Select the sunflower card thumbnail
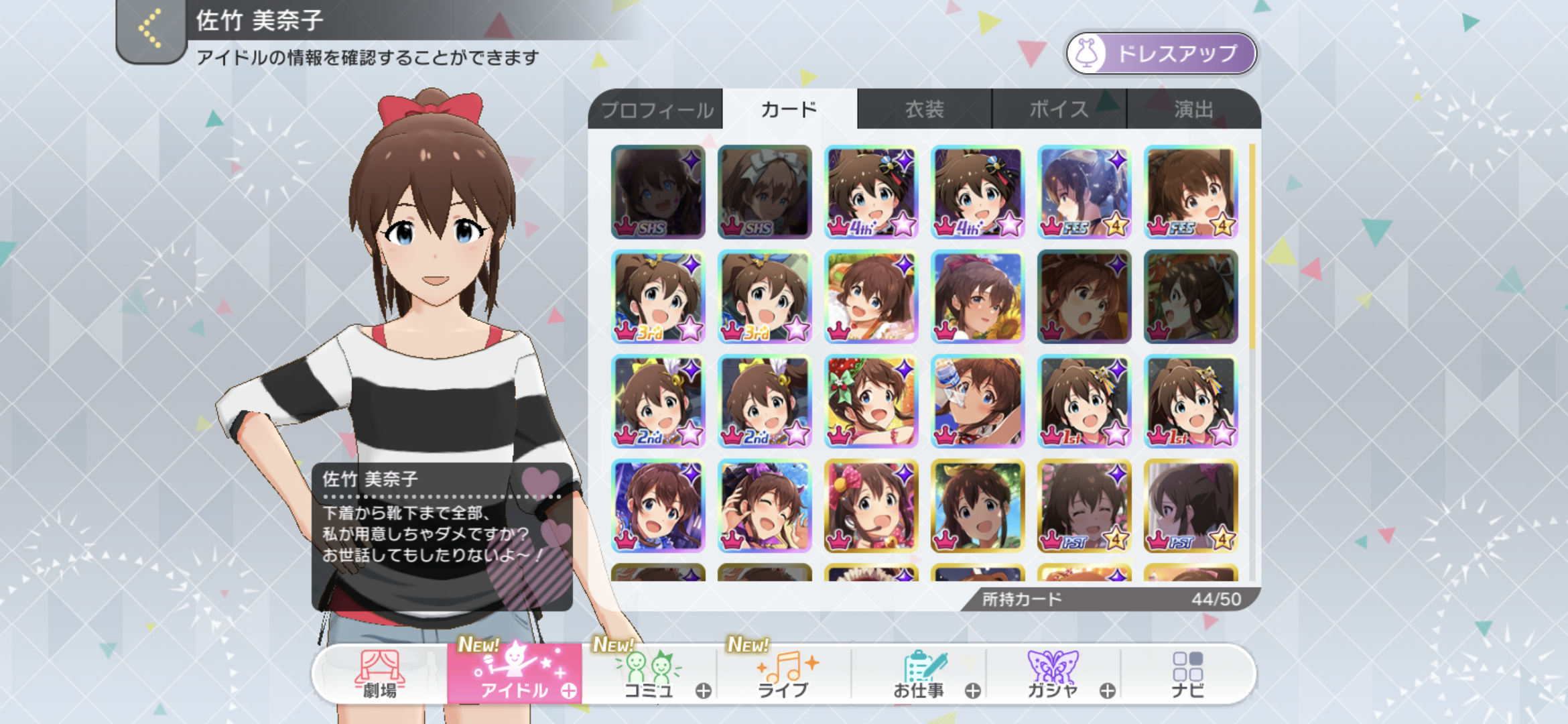The height and width of the screenshot is (724, 1568). point(978,297)
